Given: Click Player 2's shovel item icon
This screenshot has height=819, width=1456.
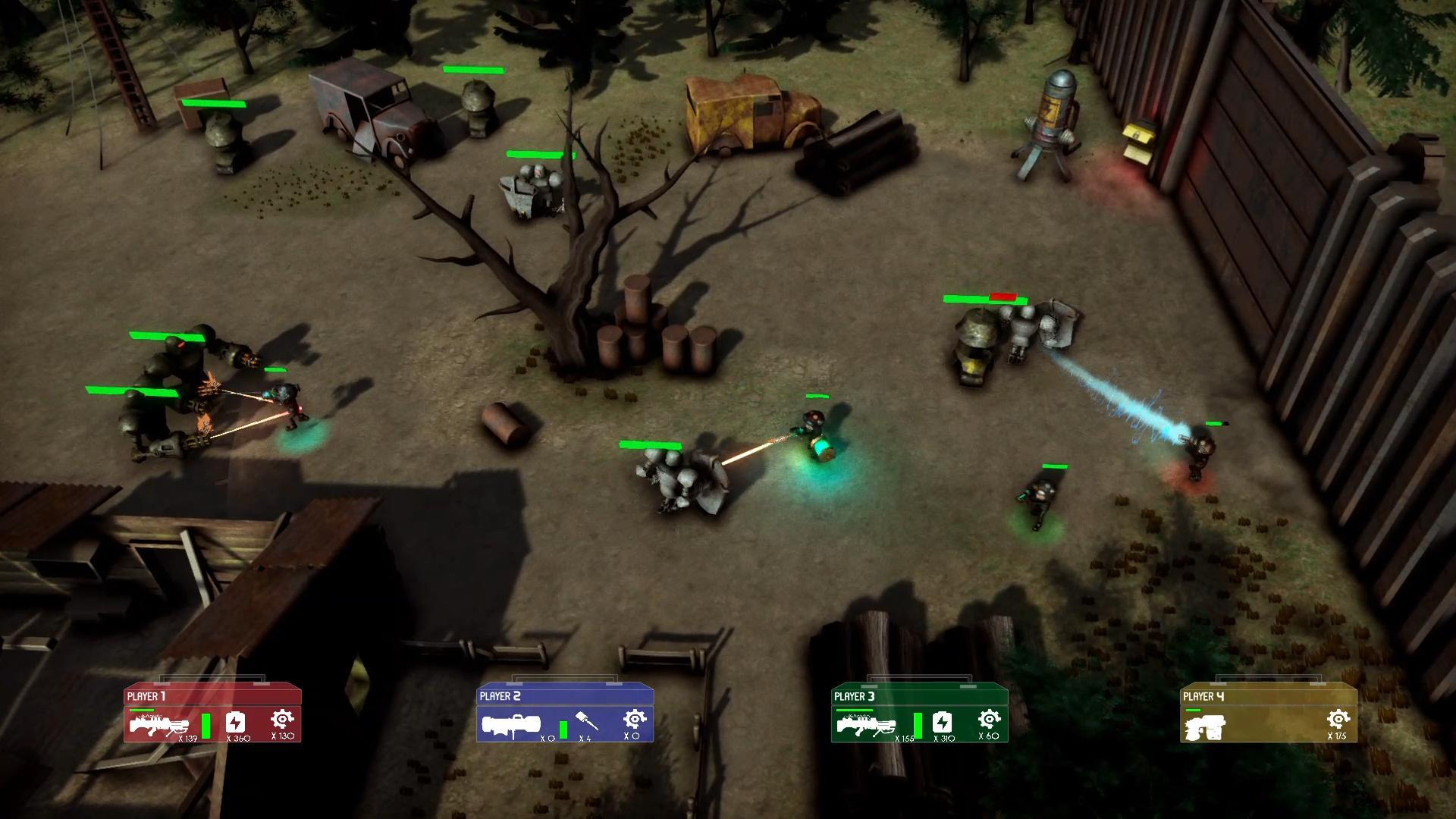Looking at the screenshot, I should coord(586,720).
